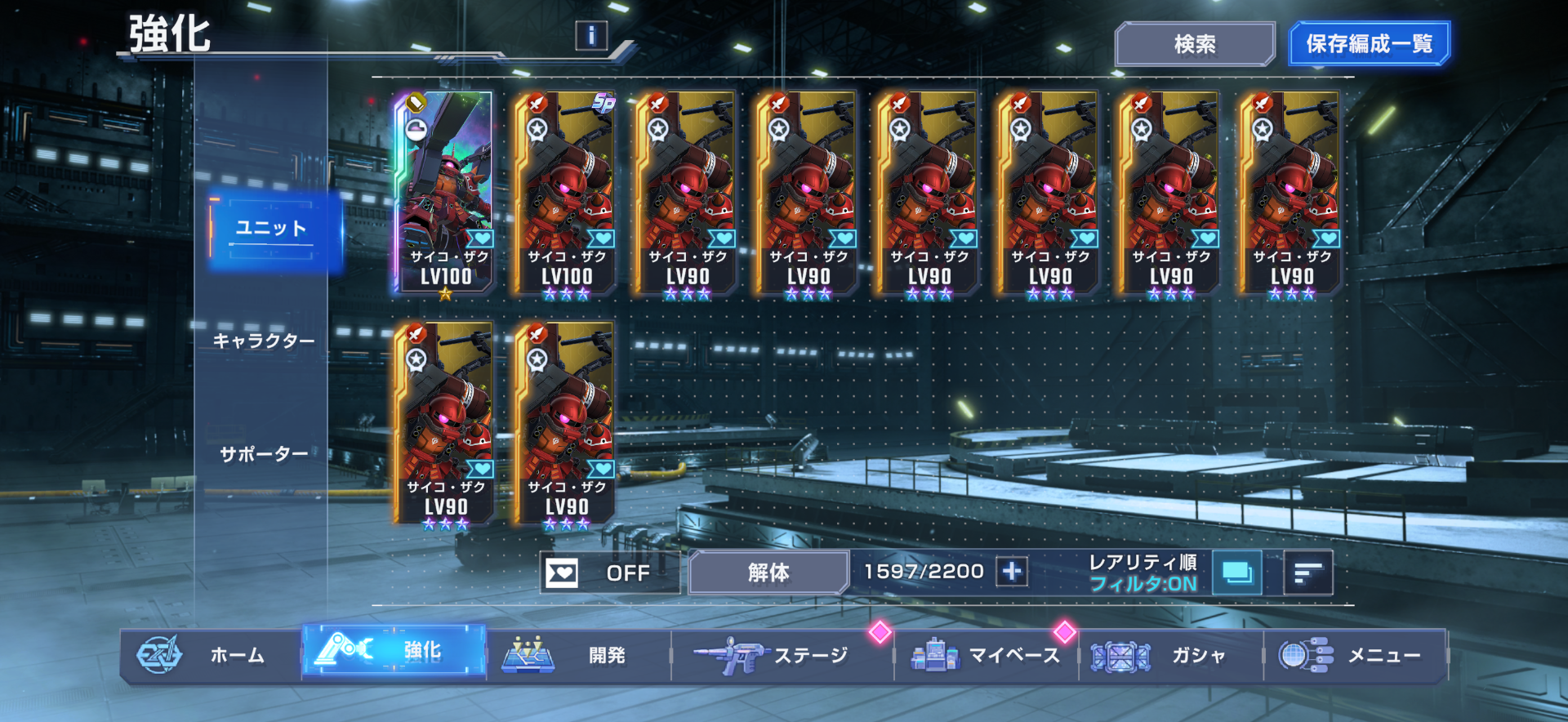Show the info panel via the i icon
Image resolution: width=1568 pixels, height=722 pixels.
coord(591,35)
